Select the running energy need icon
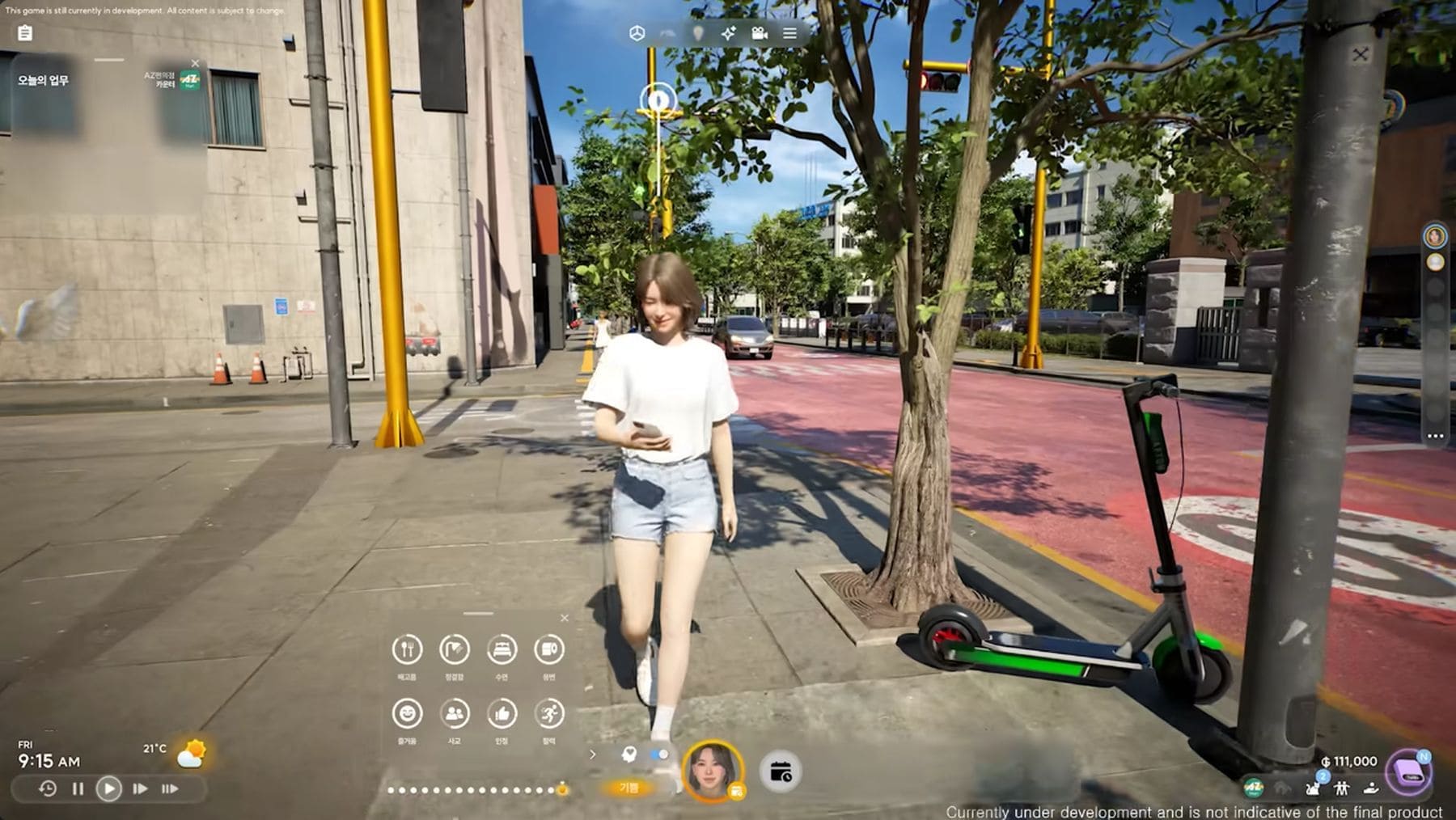Image resolution: width=1456 pixels, height=820 pixels. point(549,714)
